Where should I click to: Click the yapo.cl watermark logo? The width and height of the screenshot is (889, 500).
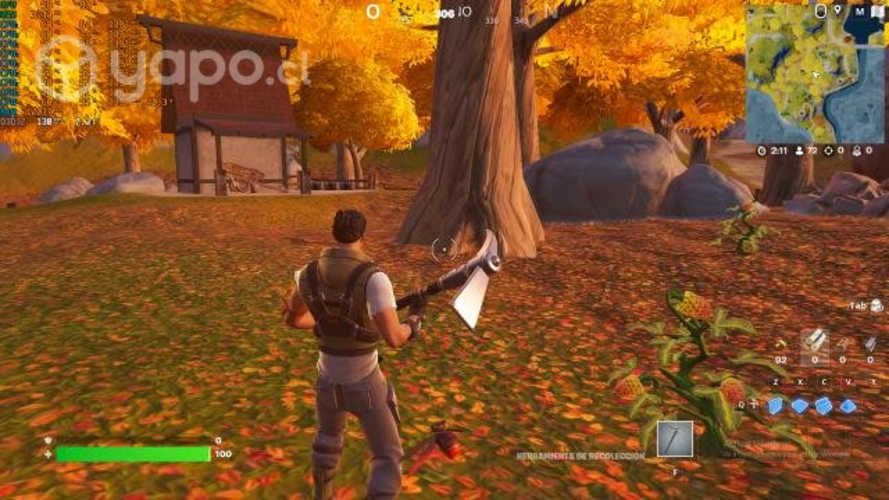(x=170, y=70)
